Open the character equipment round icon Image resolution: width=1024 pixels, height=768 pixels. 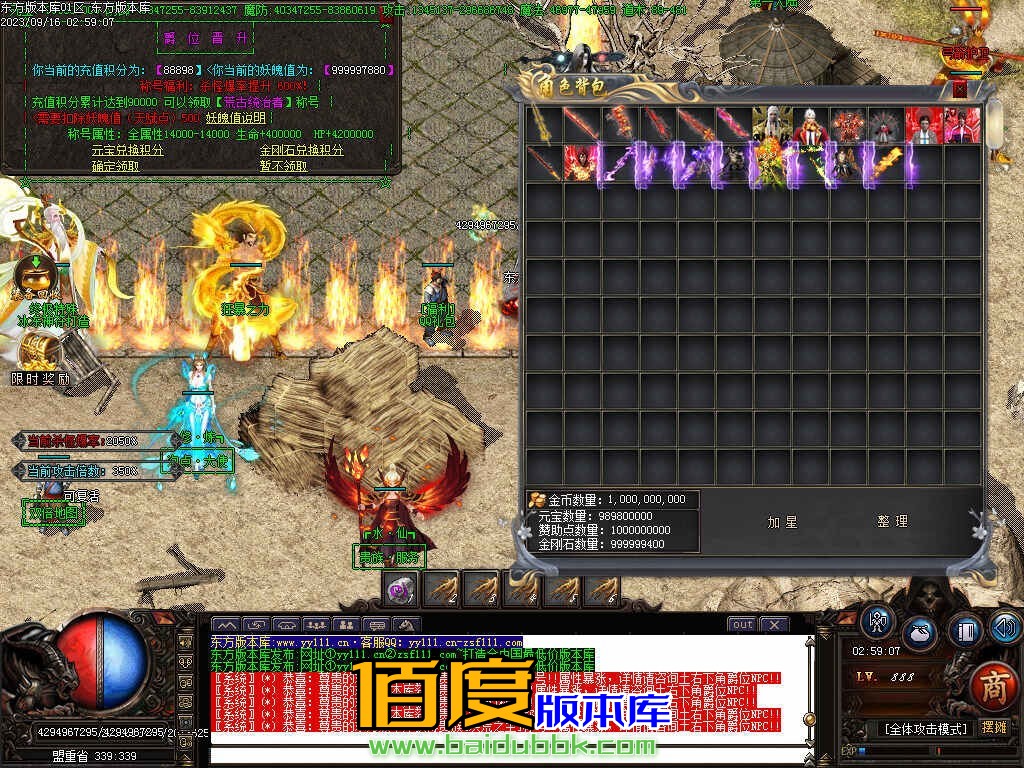[878, 623]
